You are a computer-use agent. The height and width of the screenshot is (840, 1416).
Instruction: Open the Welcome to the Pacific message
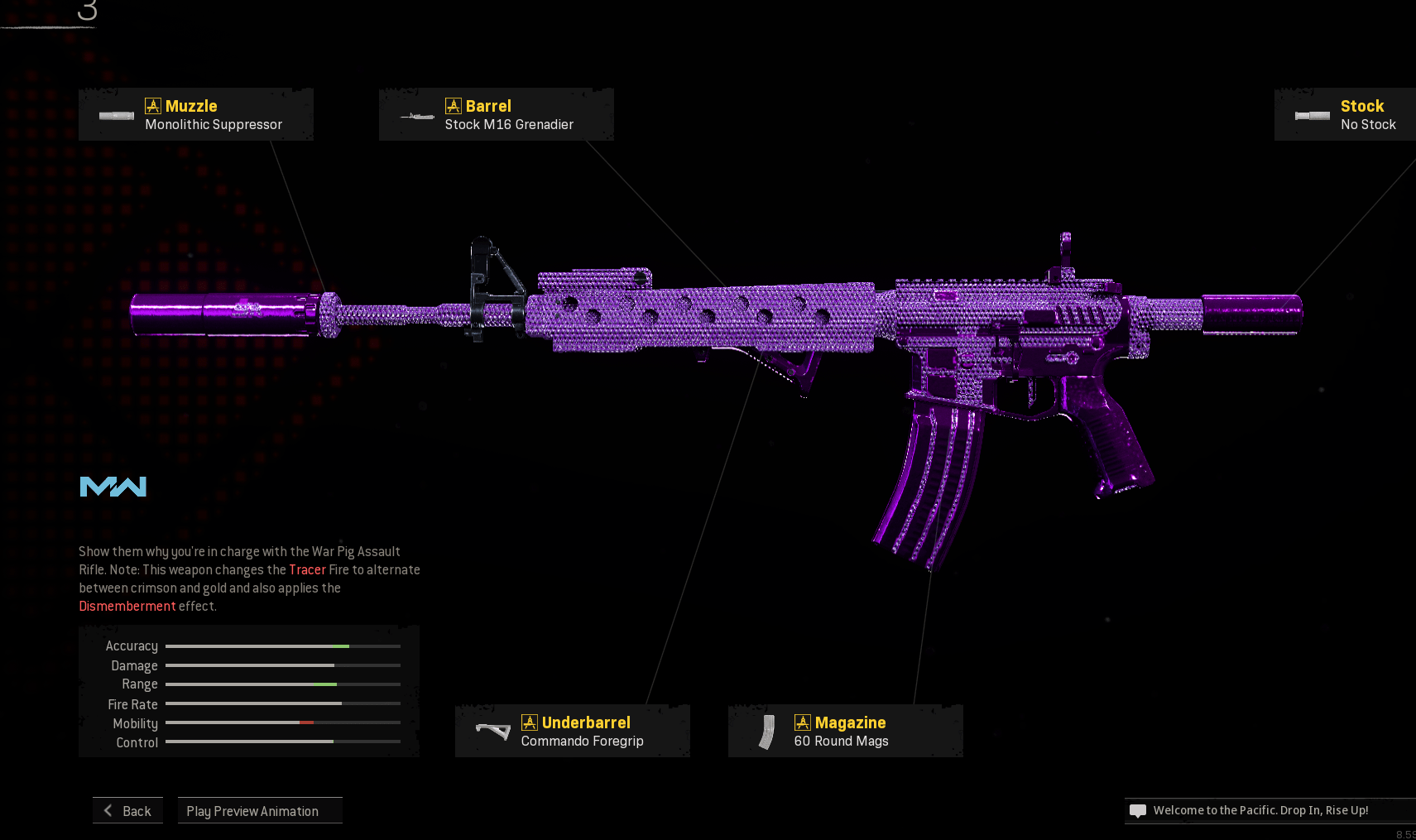(x=1260, y=811)
